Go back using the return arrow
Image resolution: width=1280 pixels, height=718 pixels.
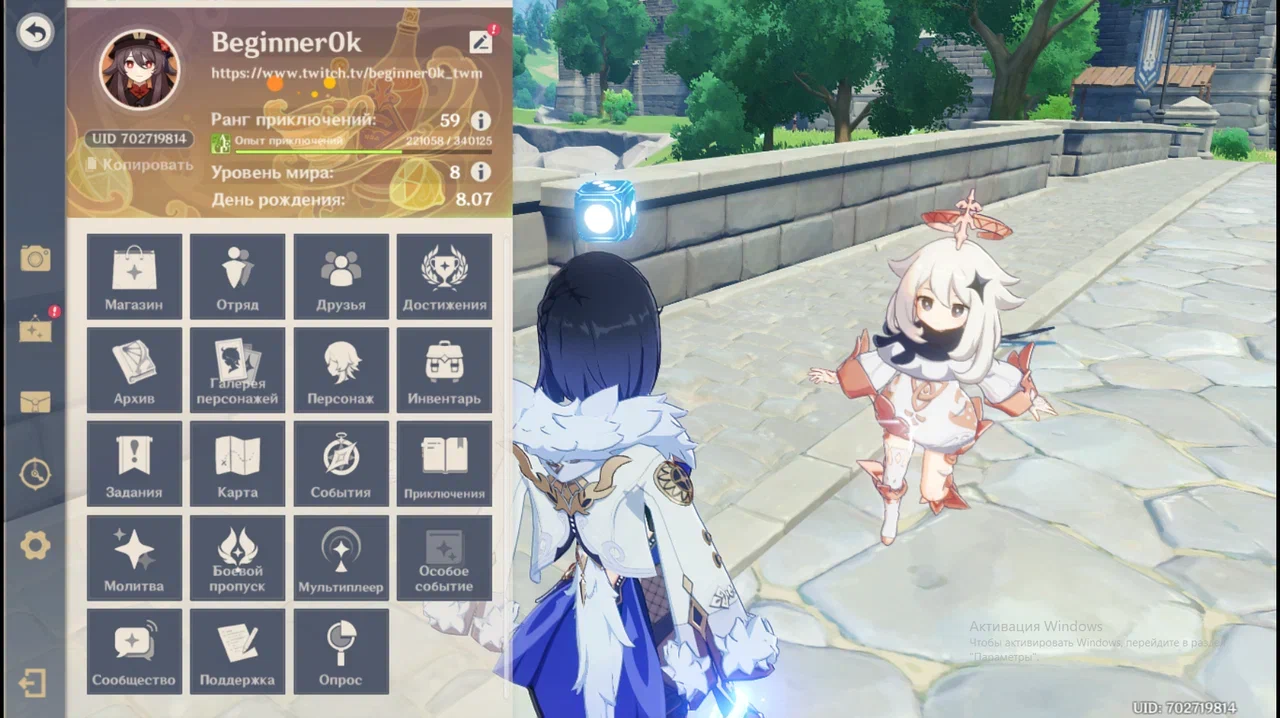35,33
